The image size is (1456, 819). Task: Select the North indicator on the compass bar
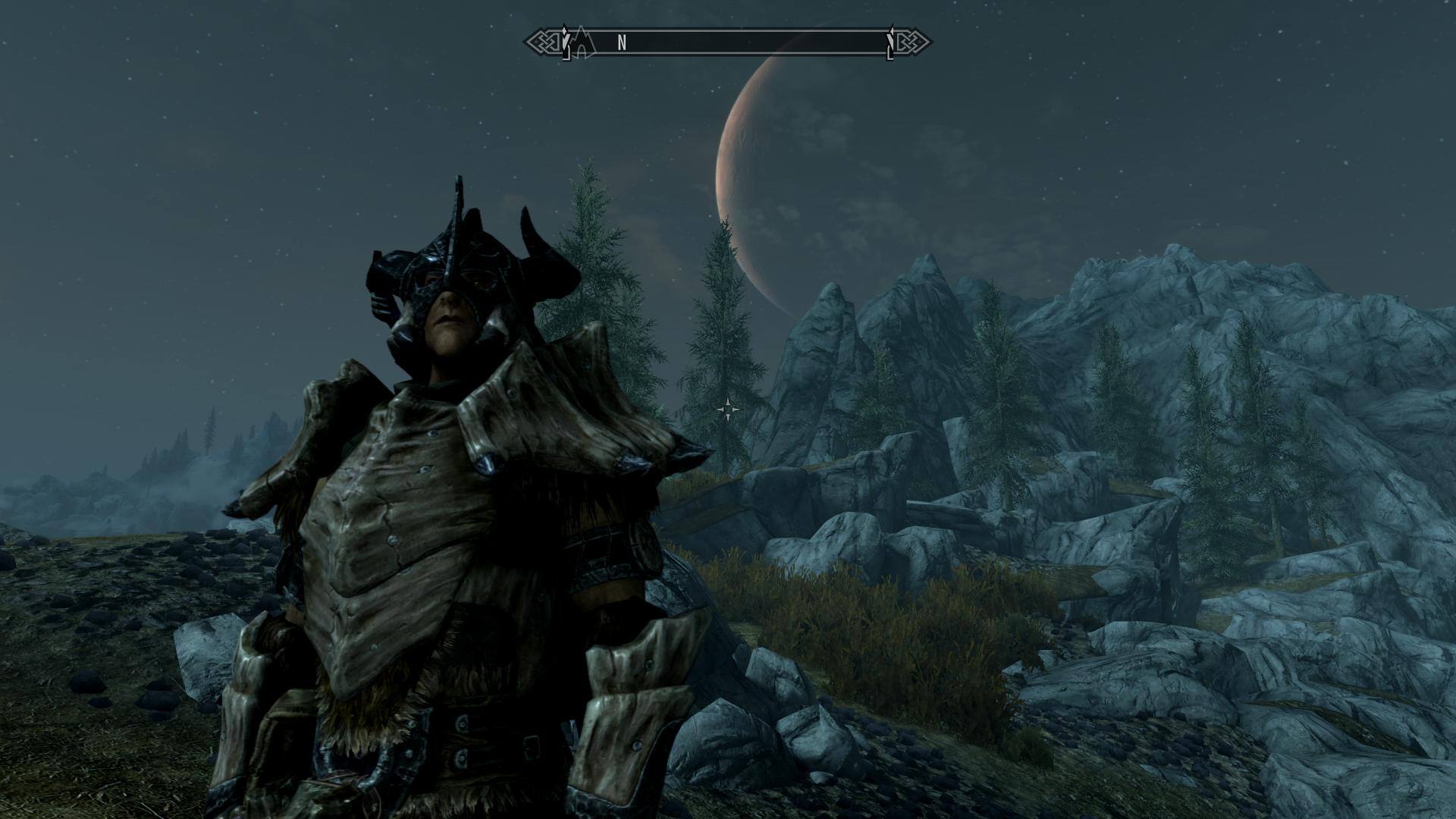coord(622,43)
